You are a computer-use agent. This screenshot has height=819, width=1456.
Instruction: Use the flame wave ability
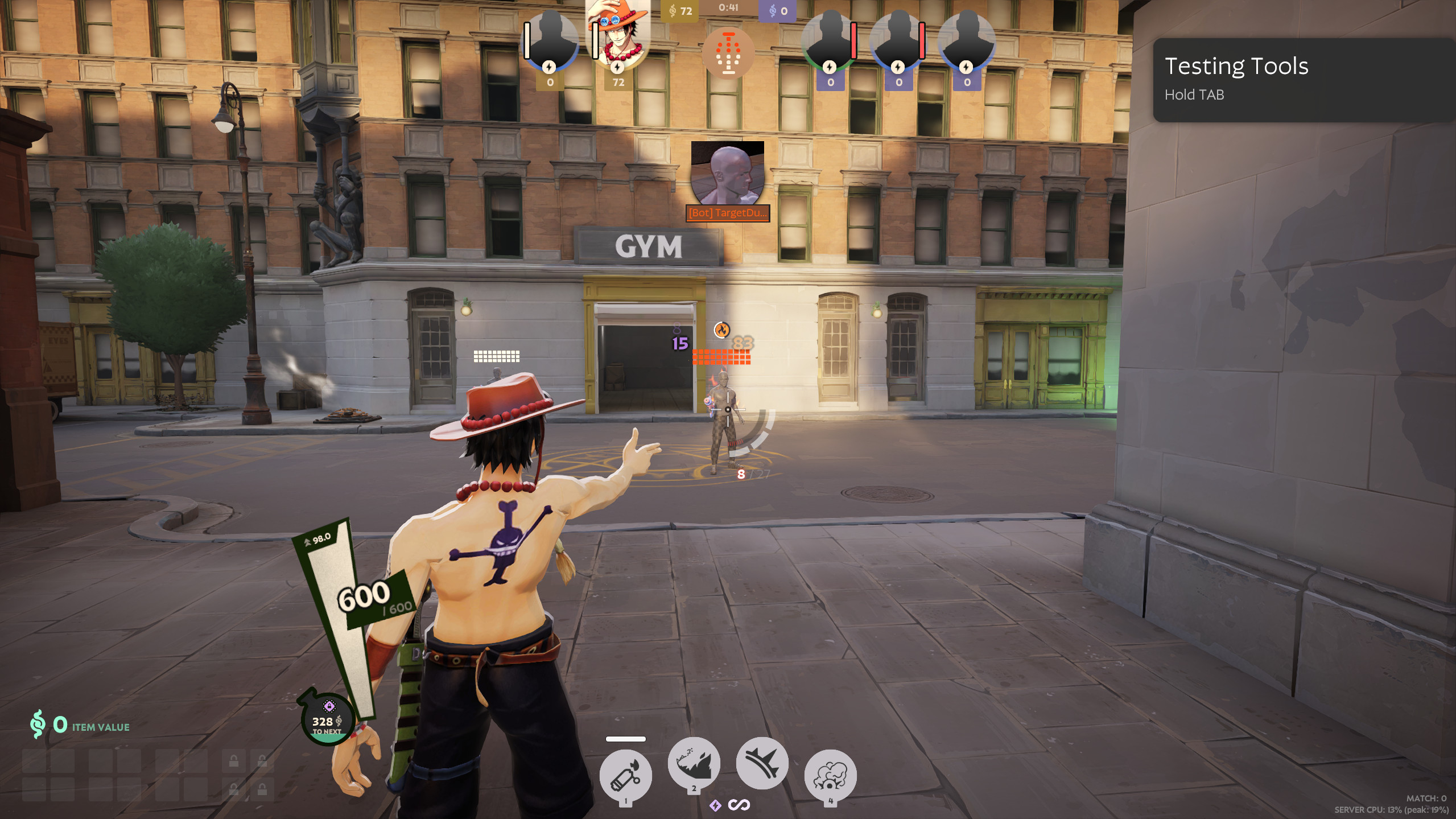tap(694, 763)
